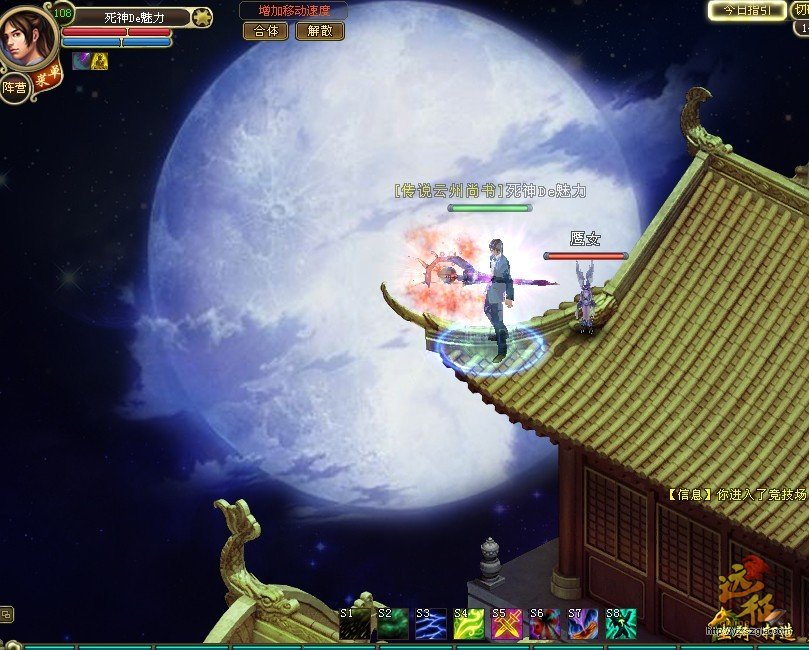This screenshot has width=809, height=650.
Task: Open the red 菜单 menu button
Action: coord(45,81)
